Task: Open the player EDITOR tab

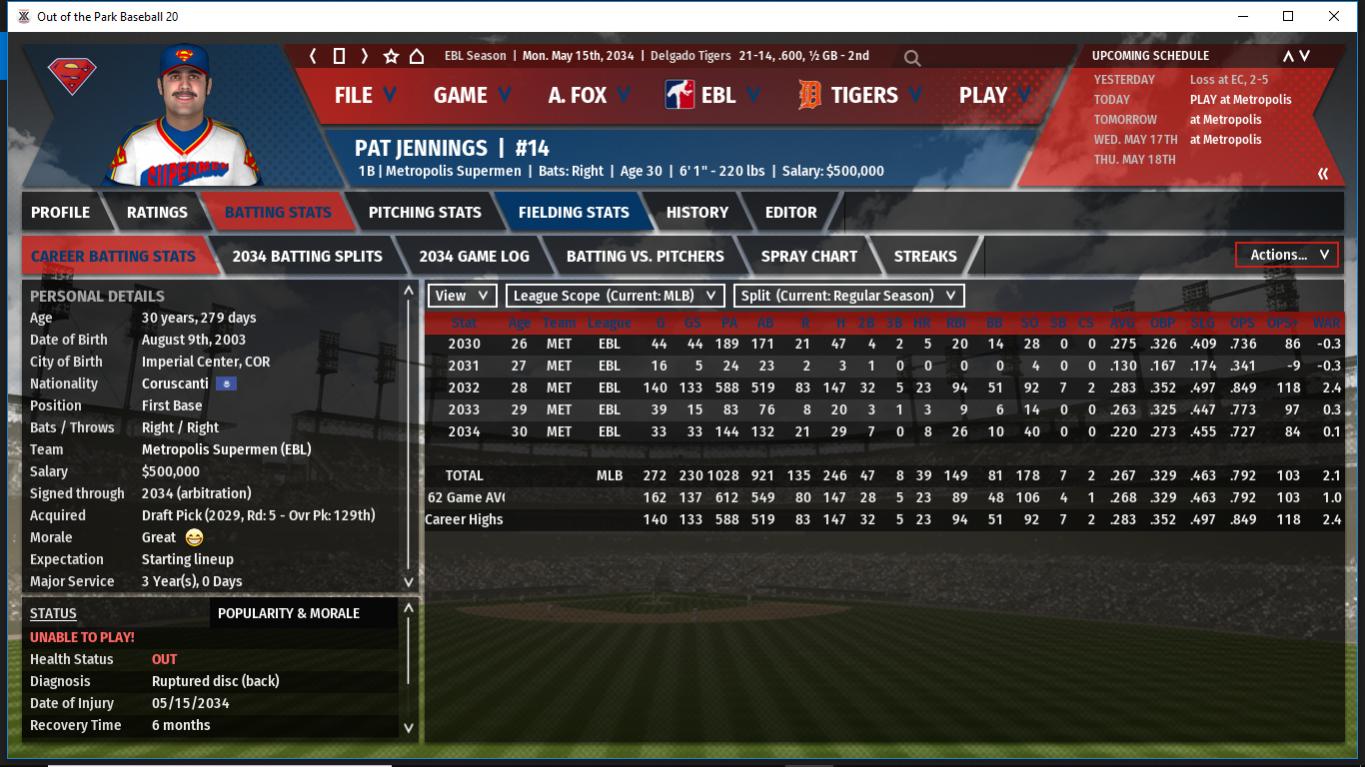Action: [x=790, y=212]
